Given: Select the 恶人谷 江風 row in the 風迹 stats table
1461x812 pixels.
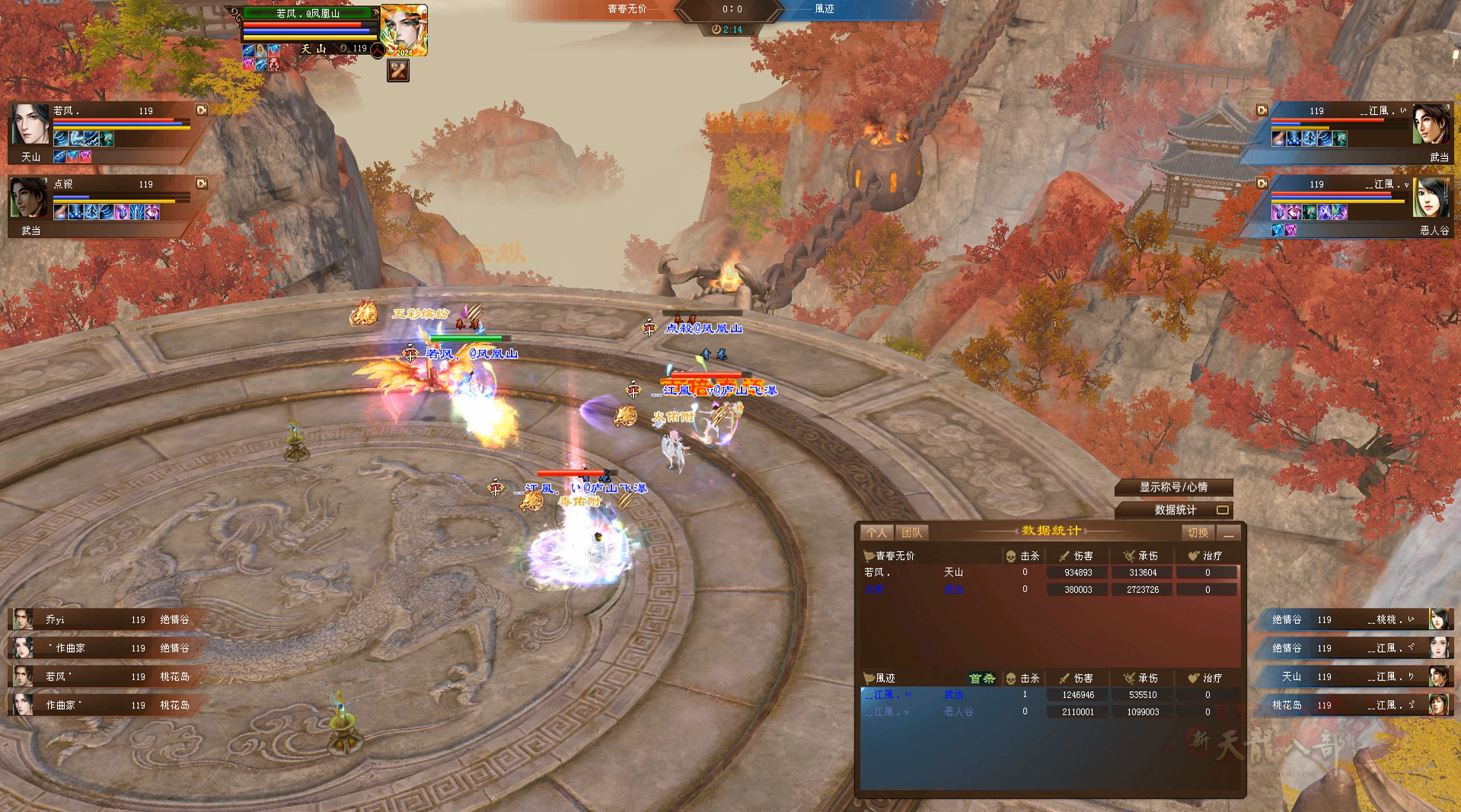Looking at the screenshot, I should click(1049, 712).
